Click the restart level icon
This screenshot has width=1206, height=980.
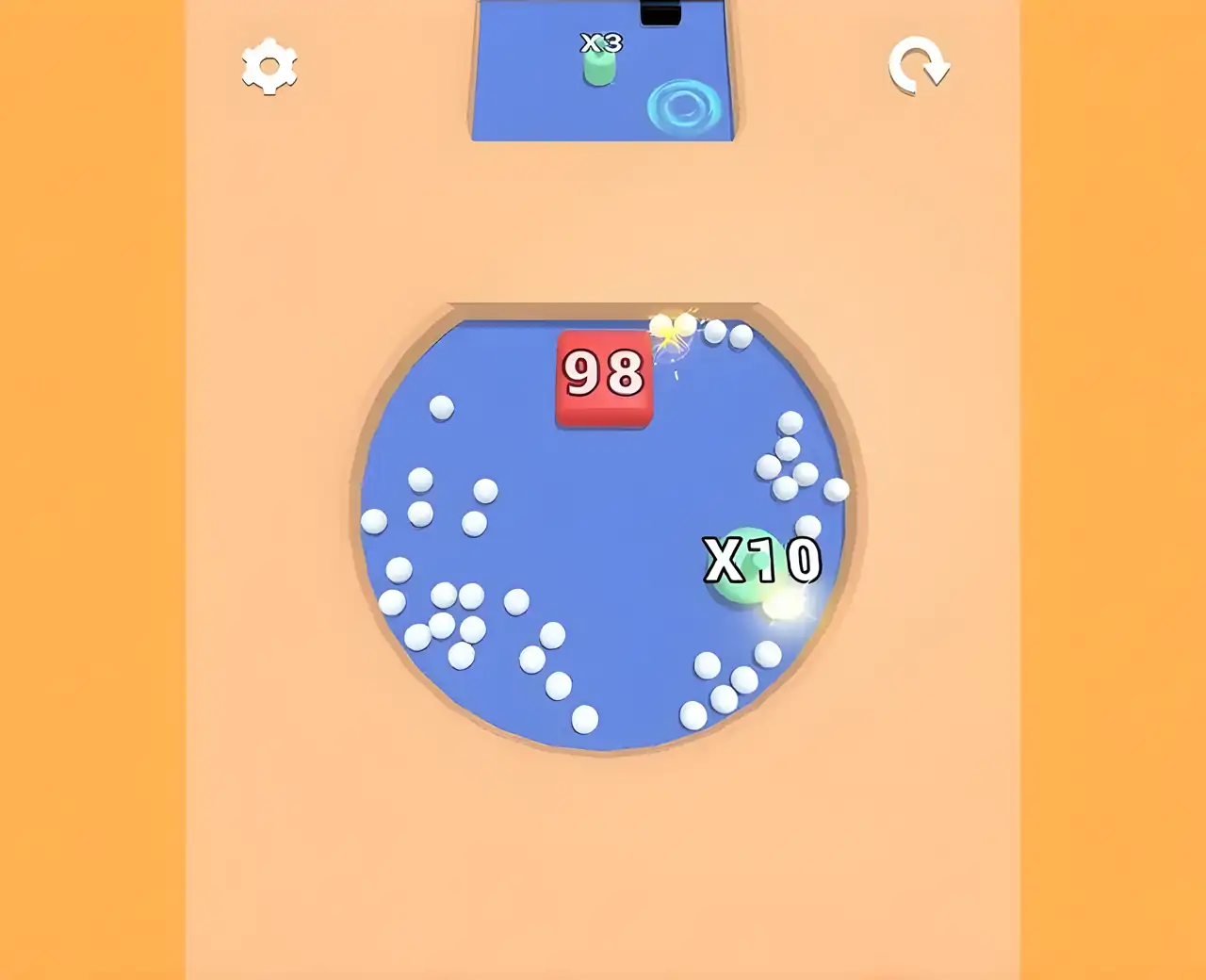click(x=919, y=67)
